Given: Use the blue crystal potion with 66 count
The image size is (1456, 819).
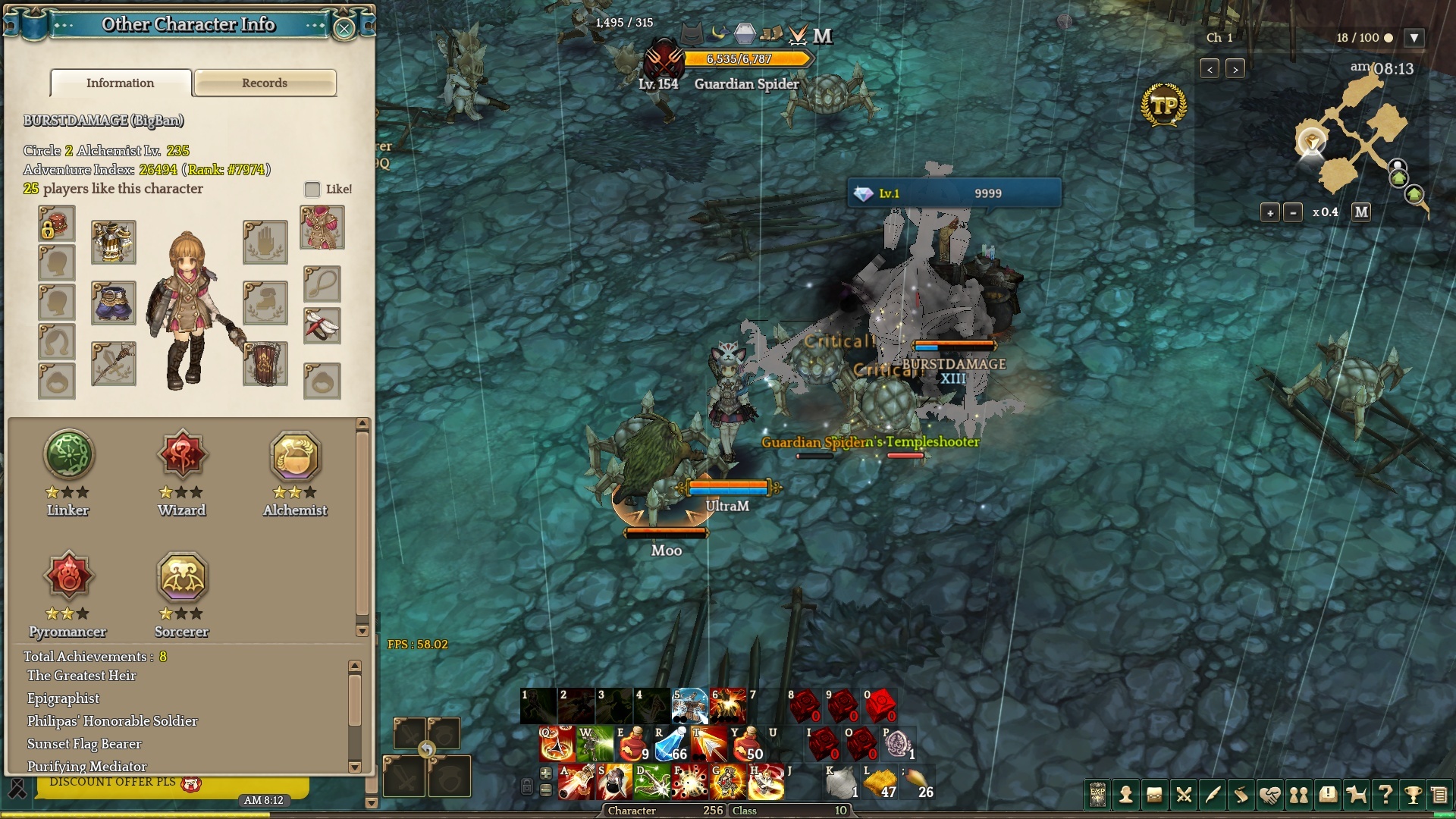Looking at the screenshot, I should coord(671,744).
